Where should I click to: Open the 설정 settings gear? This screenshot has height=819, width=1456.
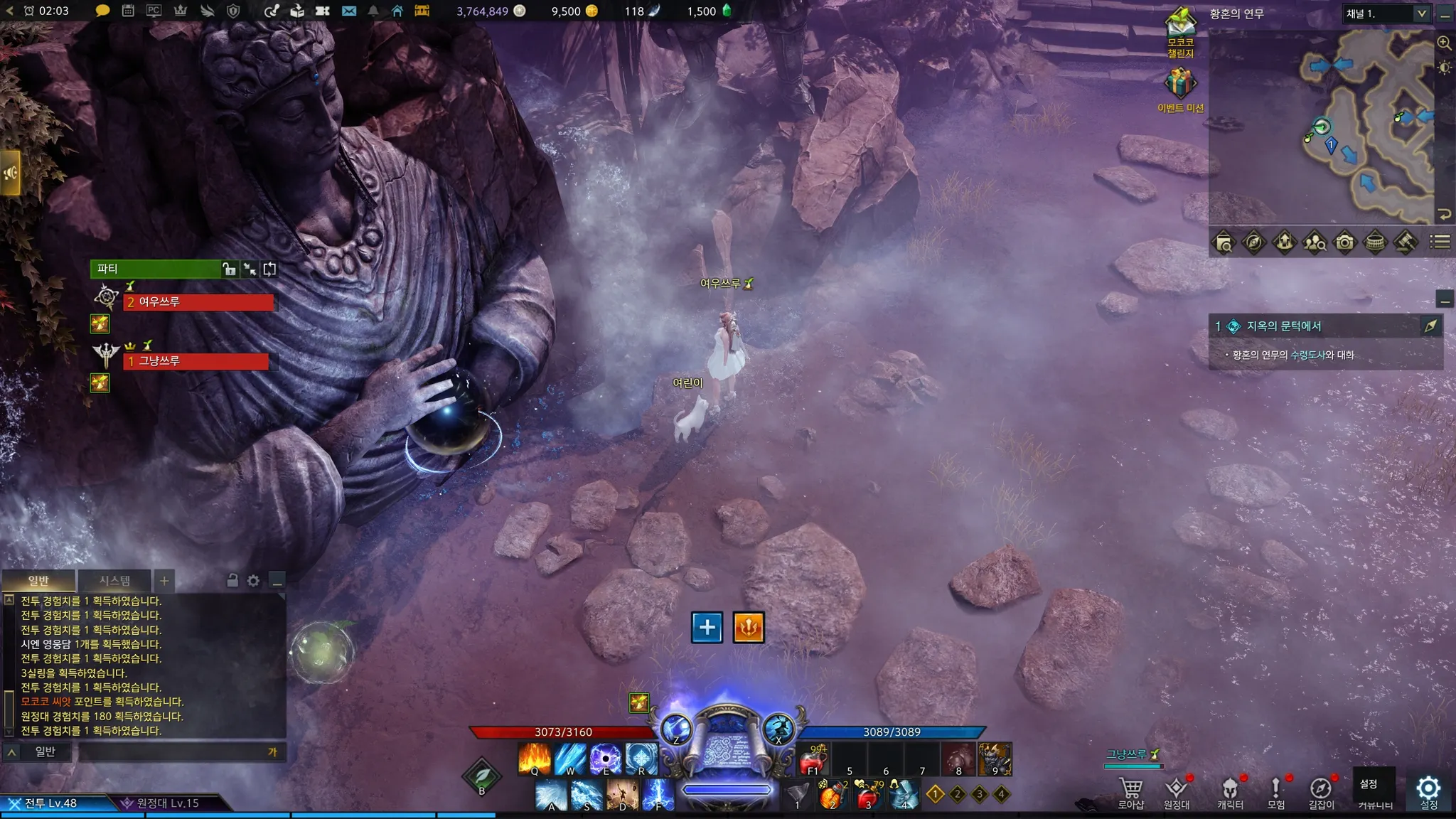pyautogui.click(x=1428, y=789)
